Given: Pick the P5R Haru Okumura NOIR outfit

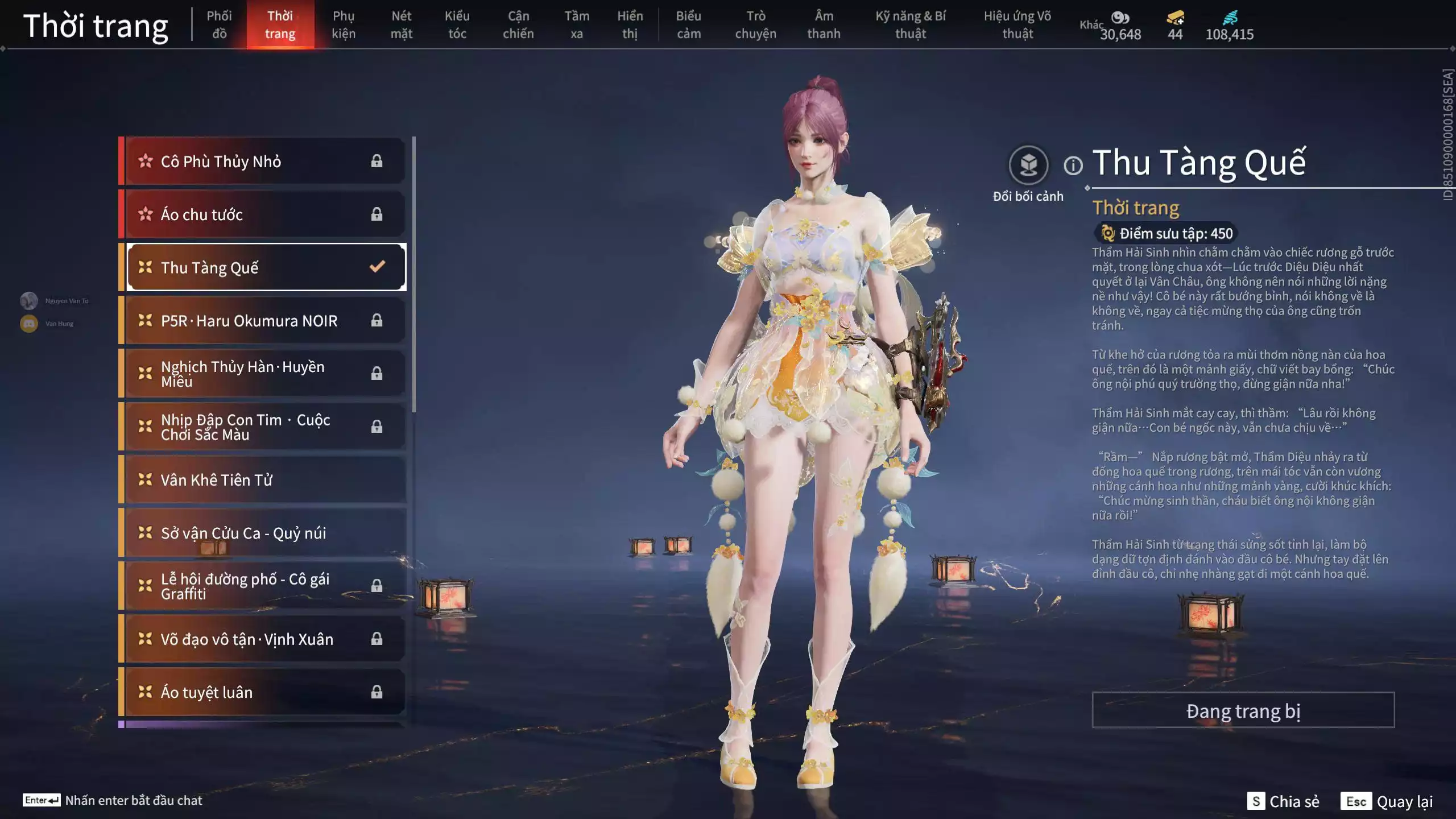Looking at the screenshot, I should [x=265, y=321].
